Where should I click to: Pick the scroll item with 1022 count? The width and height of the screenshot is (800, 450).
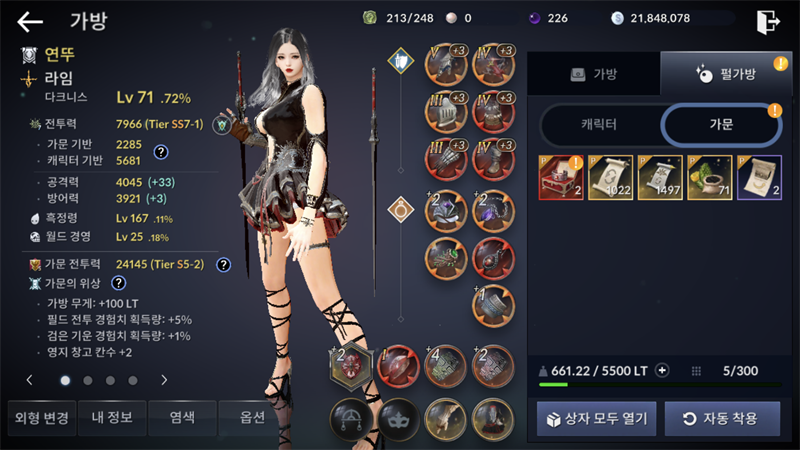610,178
